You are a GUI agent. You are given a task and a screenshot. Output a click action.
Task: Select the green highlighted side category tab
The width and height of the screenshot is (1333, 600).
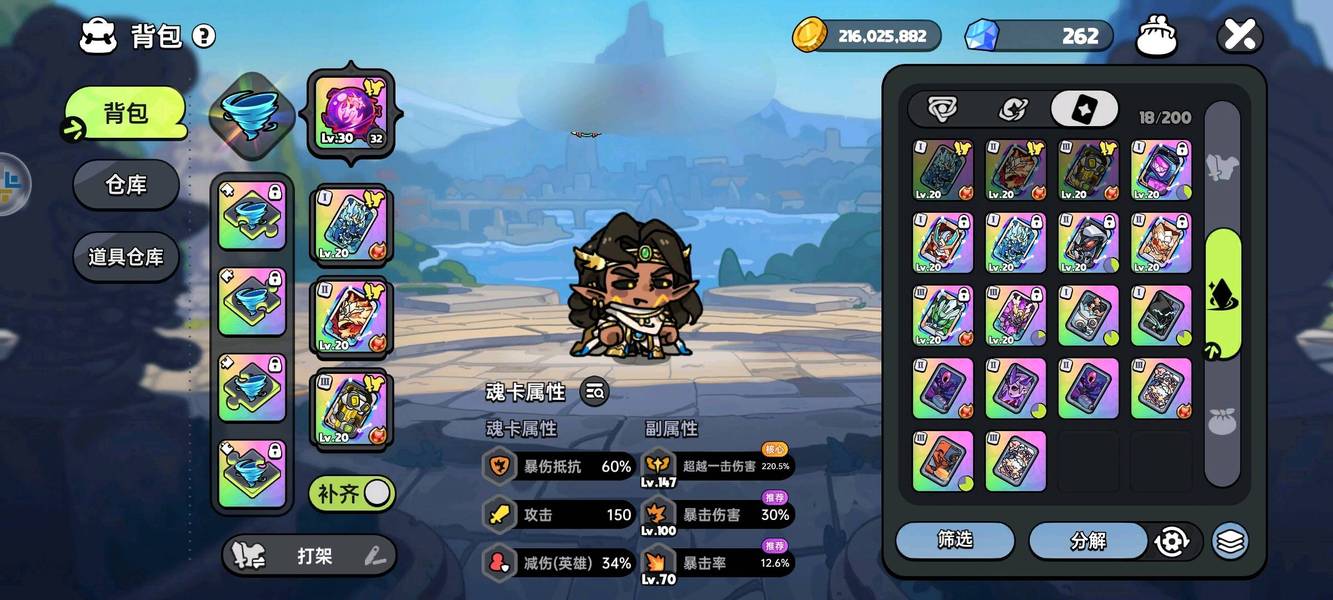1222,294
